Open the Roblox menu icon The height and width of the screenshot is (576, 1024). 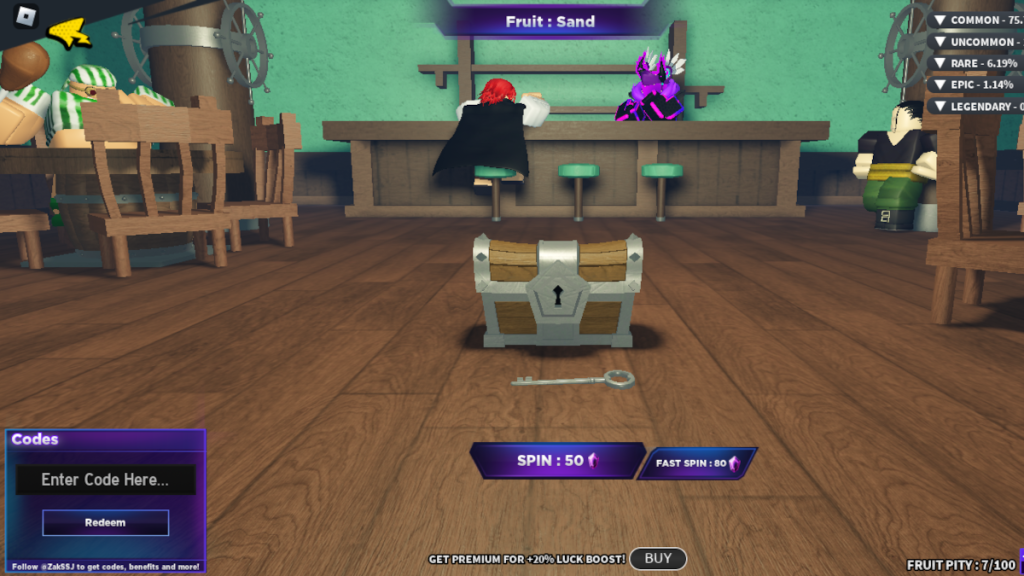click(x=26, y=17)
